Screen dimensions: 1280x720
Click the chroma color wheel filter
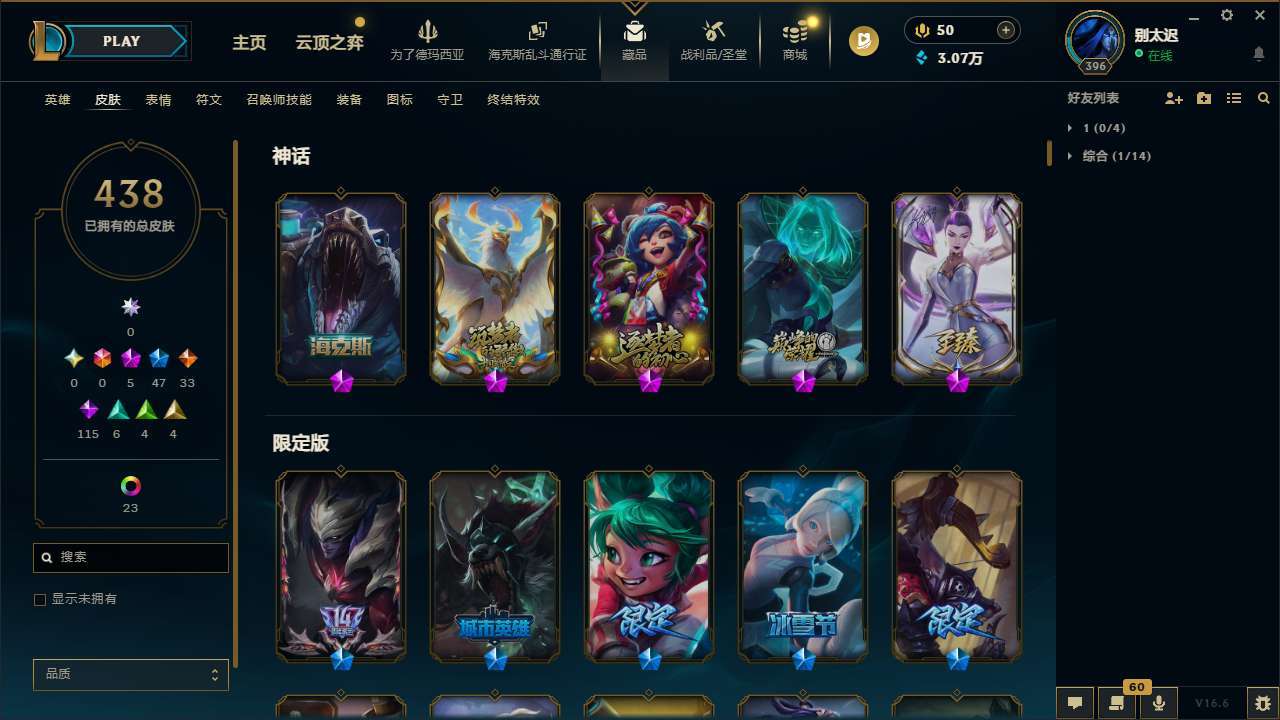pyautogui.click(x=130, y=486)
